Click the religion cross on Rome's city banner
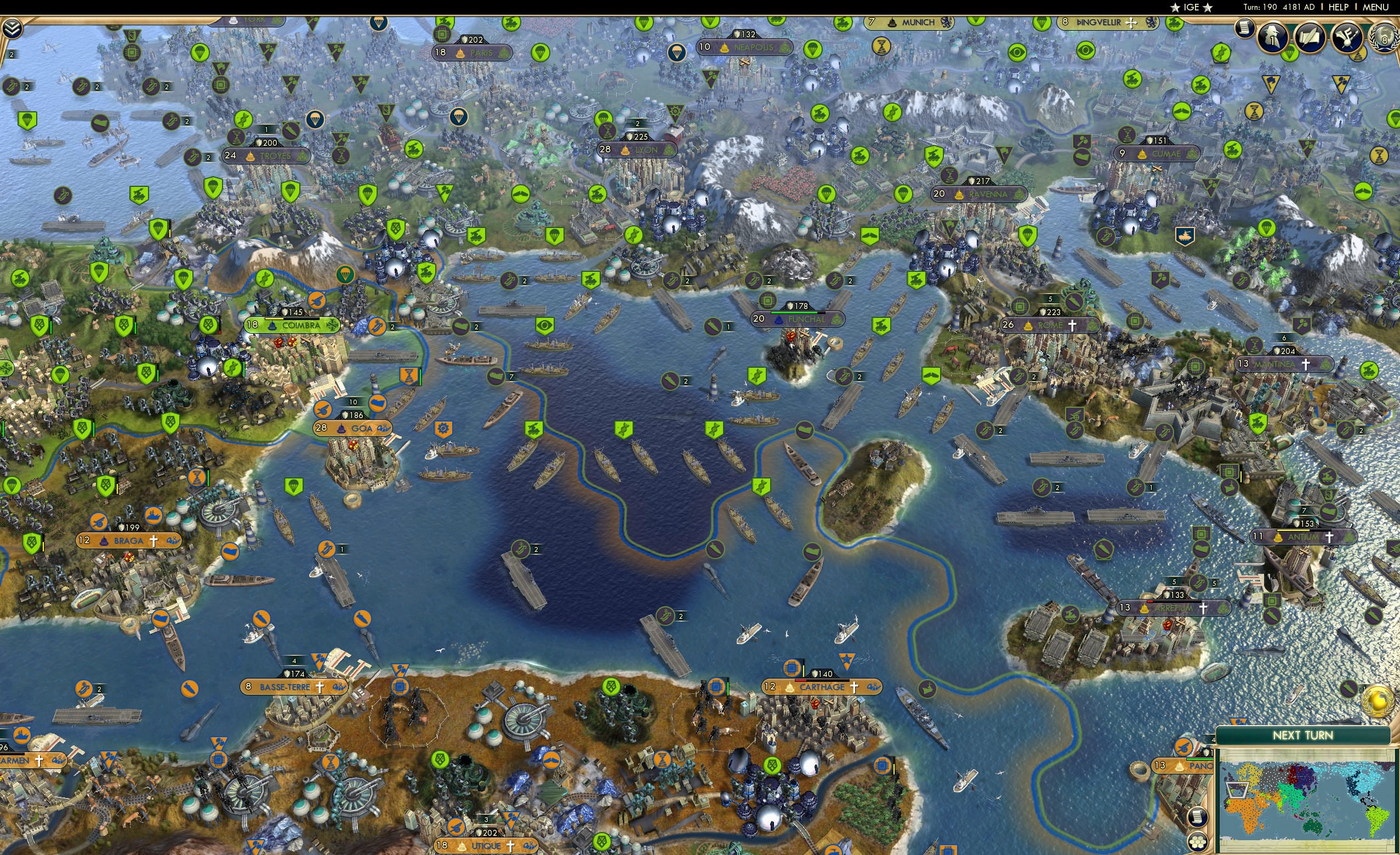The height and width of the screenshot is (855, 1400). (1073, 326)
